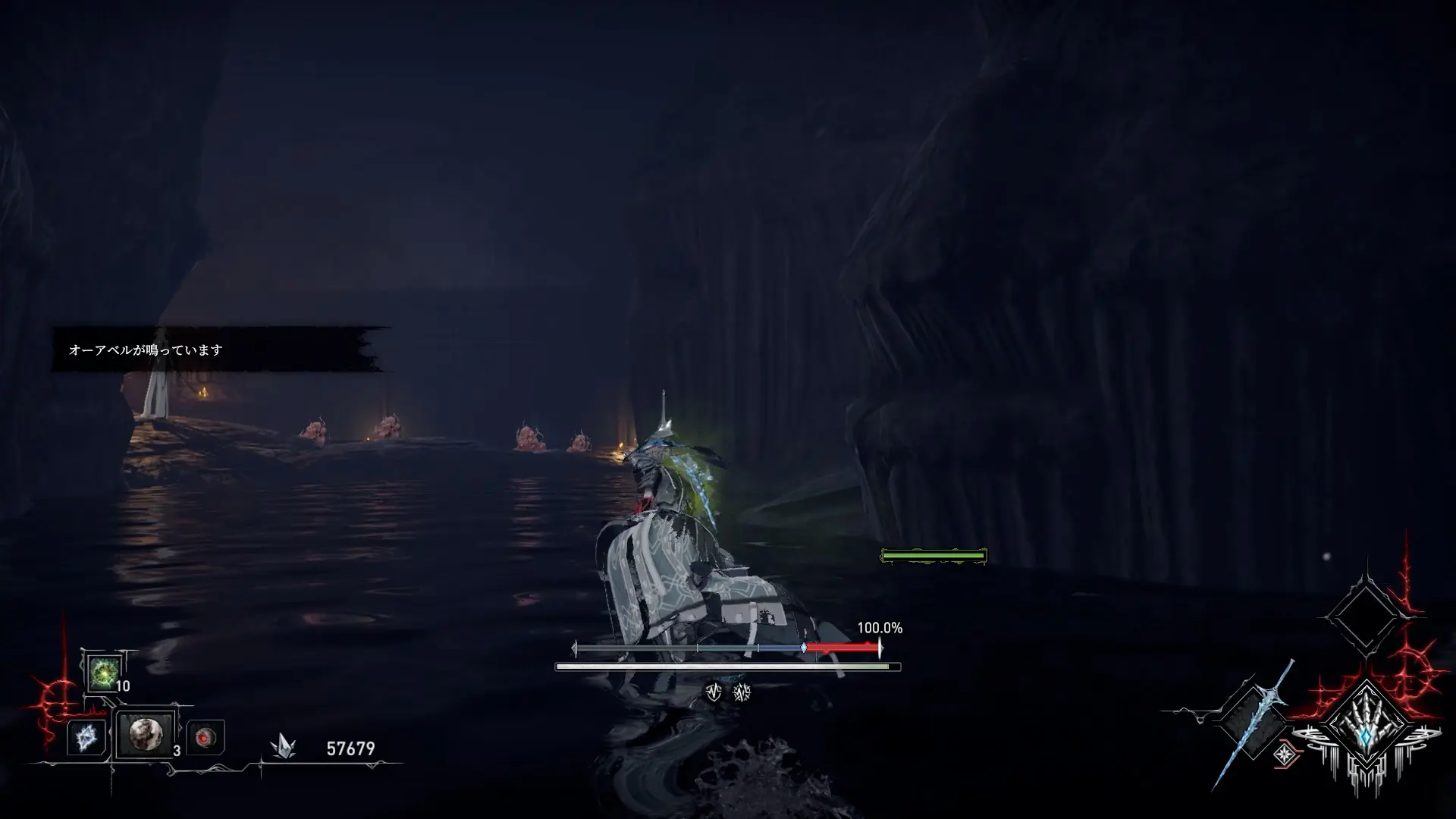This screenshot has width=1456, height=819.
Task: Click the spiky burst status icon
Action: pyautogui.click(x=742, y=692)
